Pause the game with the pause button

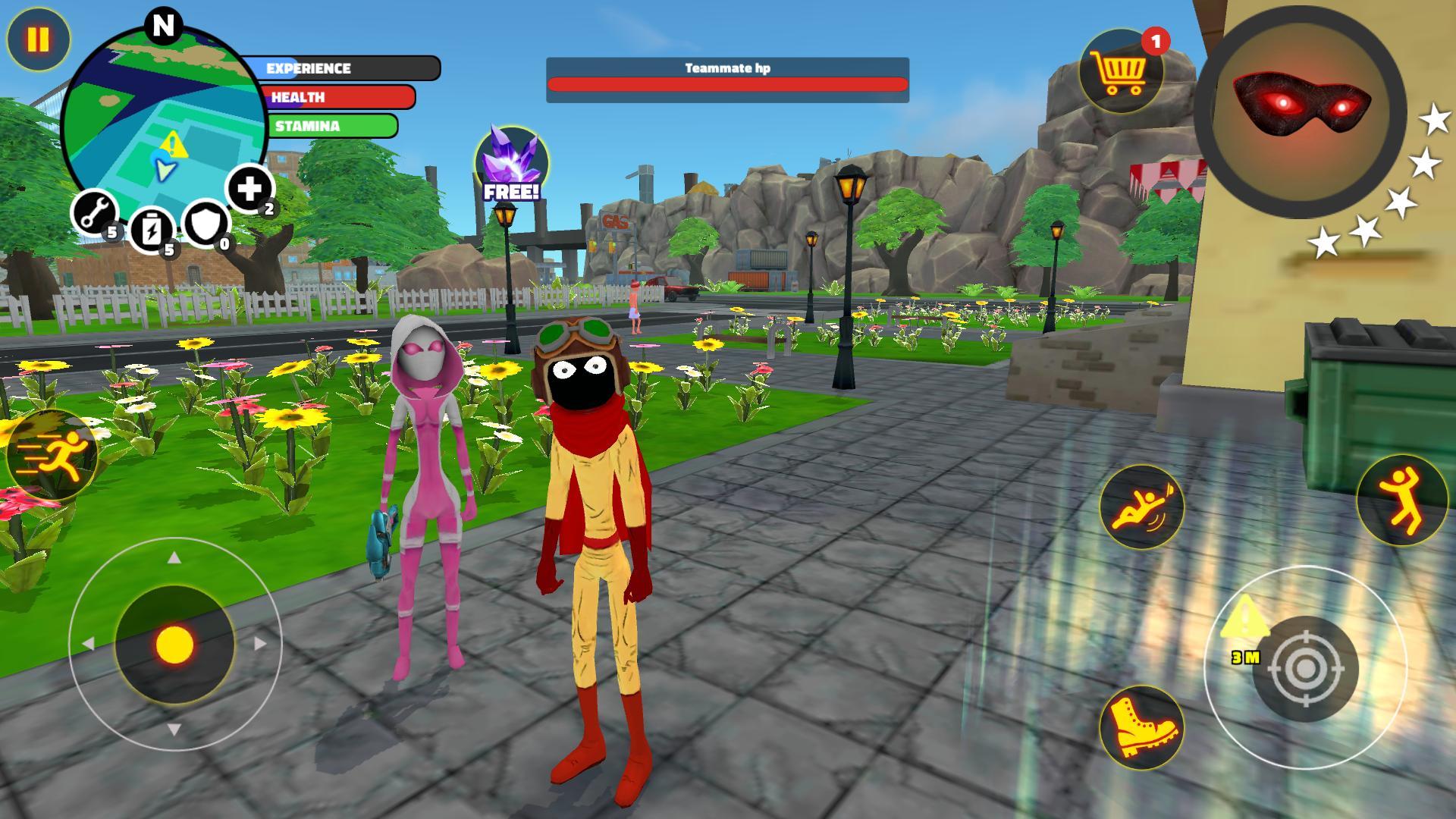(x=38, y=39)
